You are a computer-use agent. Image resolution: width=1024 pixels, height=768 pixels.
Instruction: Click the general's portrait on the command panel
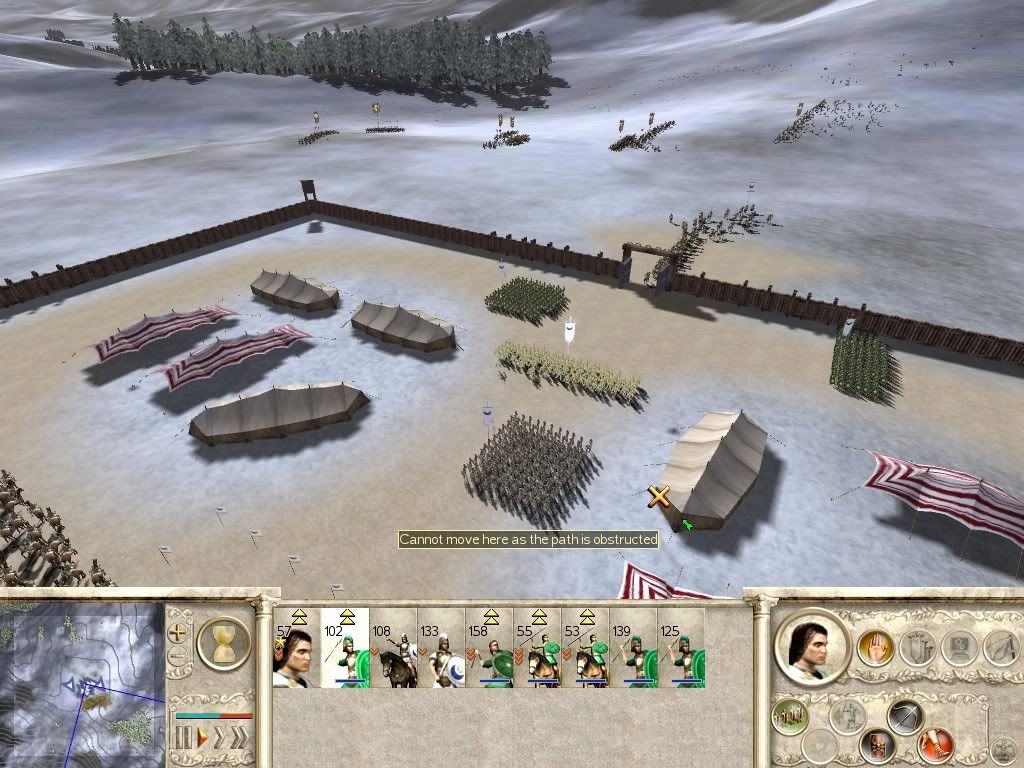point(813,646)
